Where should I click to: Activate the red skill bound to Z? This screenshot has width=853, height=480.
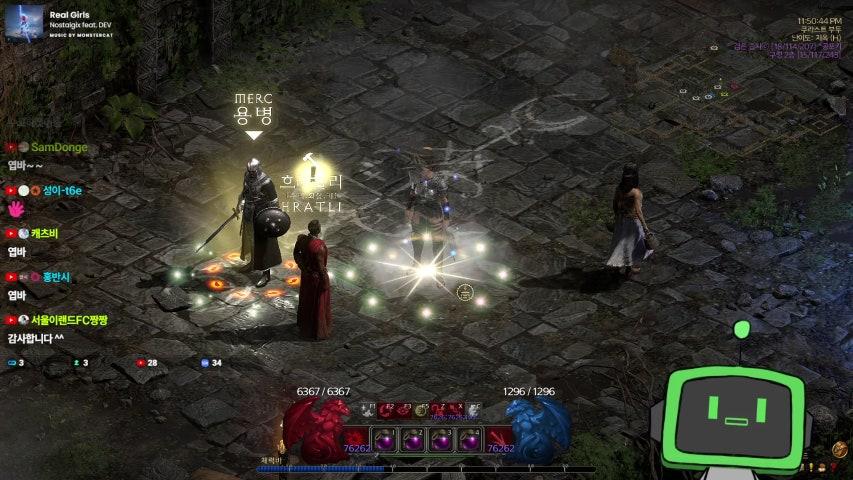[441, 410]
